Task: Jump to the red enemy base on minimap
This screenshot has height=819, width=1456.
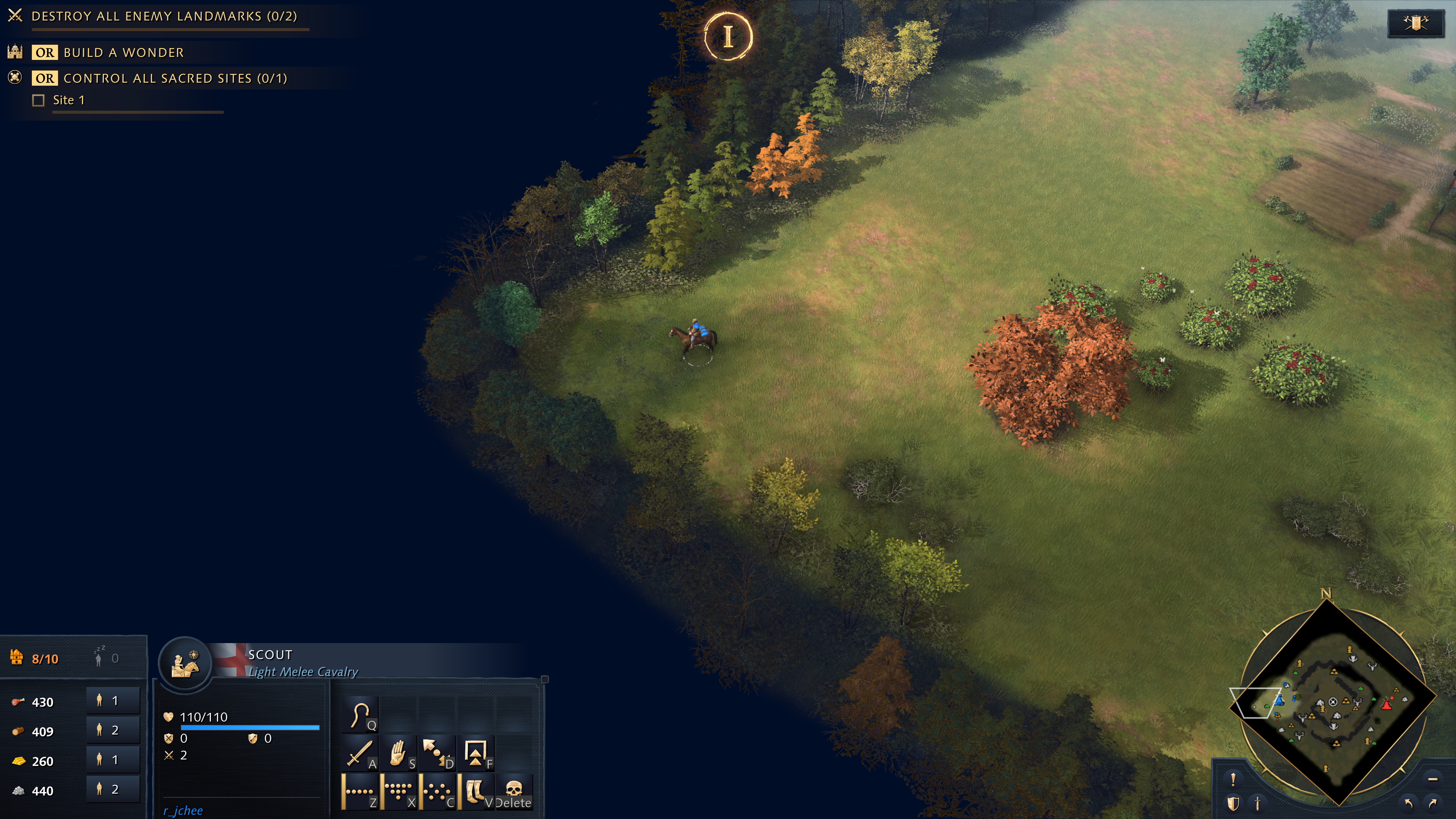Action: click(x=1387, y=704)
